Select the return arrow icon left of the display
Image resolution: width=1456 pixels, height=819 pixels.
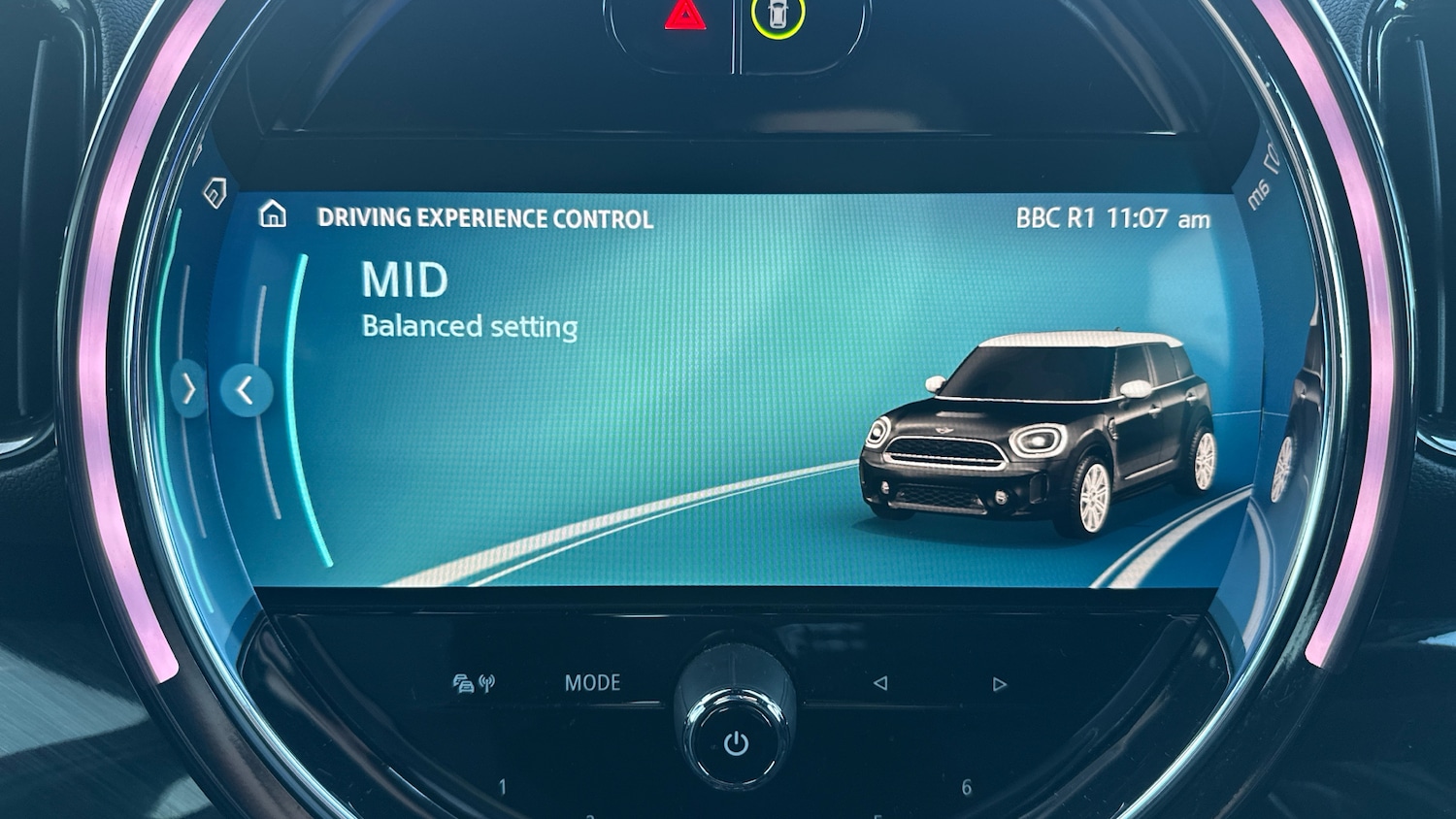point(214,193)
